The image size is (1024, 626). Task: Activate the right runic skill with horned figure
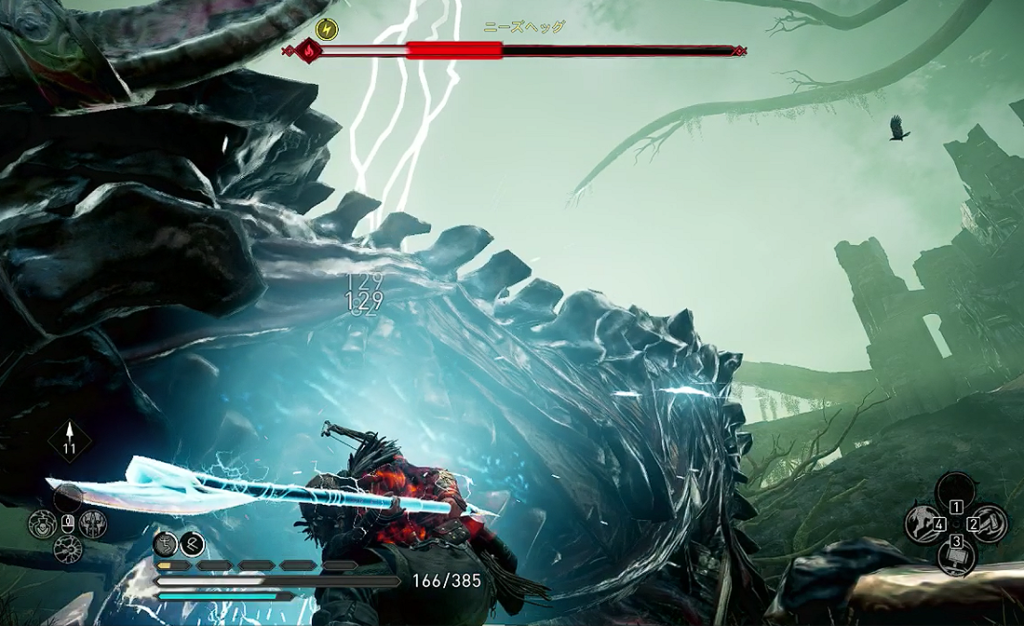(x=92, y=523)
